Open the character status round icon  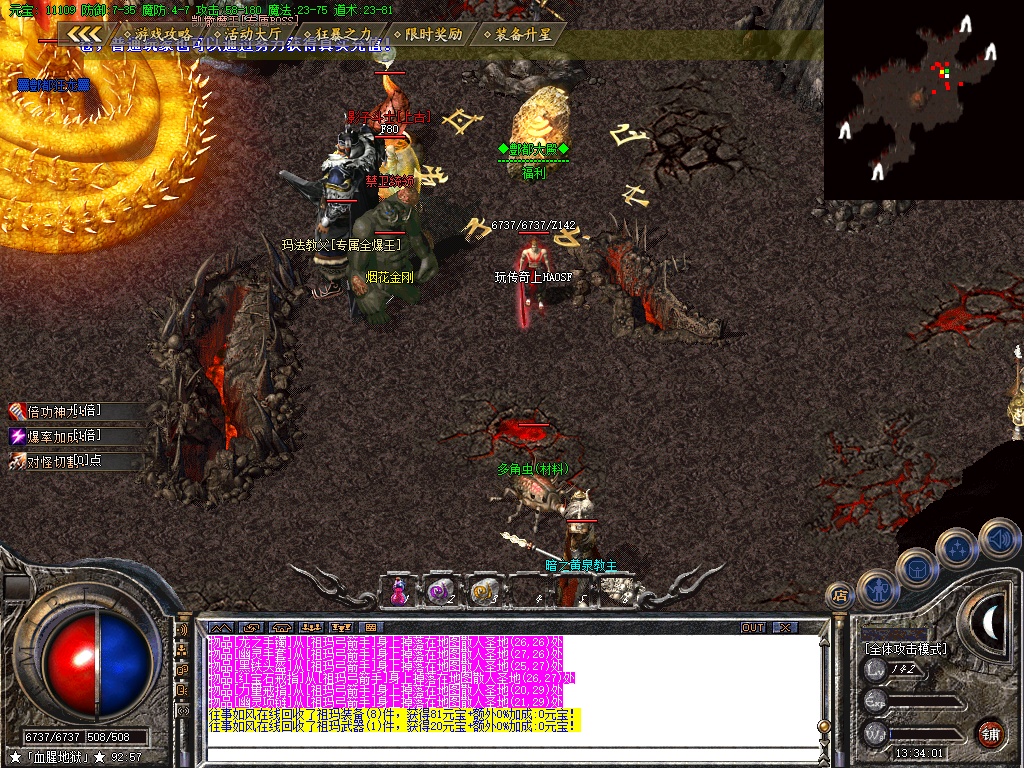[x=877, y=588]
